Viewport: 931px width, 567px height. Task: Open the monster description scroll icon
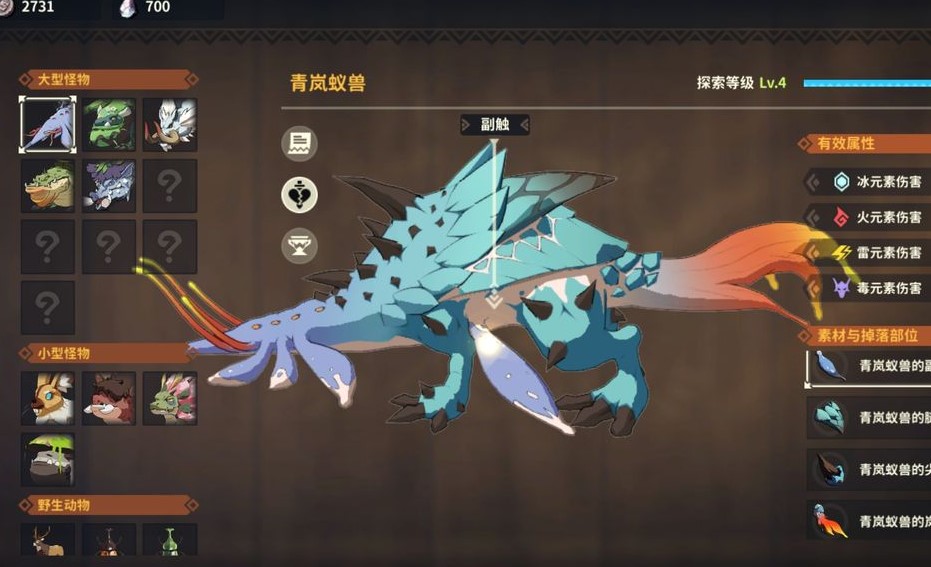(299, 144)
